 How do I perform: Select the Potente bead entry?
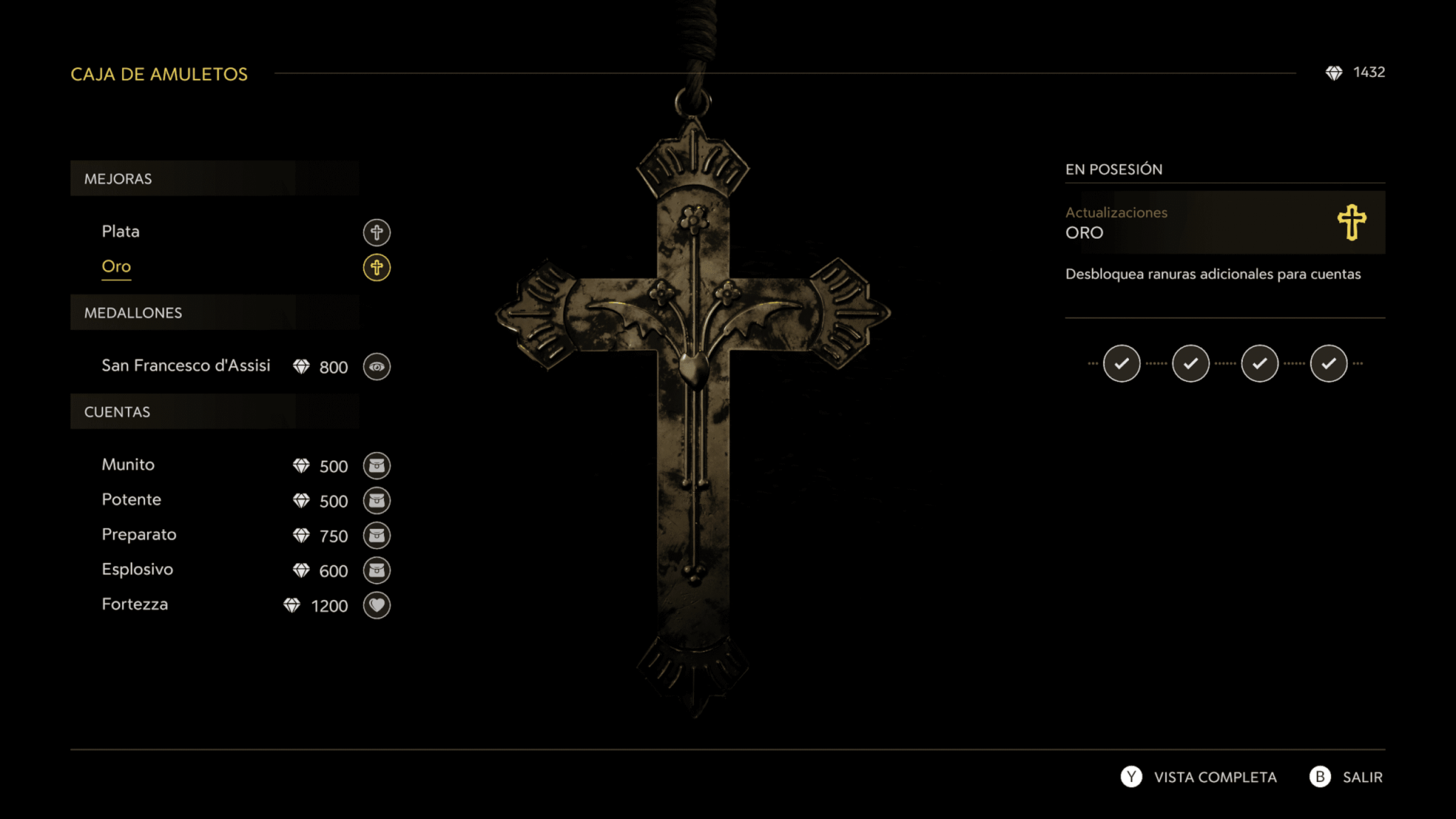pos(132,500)
